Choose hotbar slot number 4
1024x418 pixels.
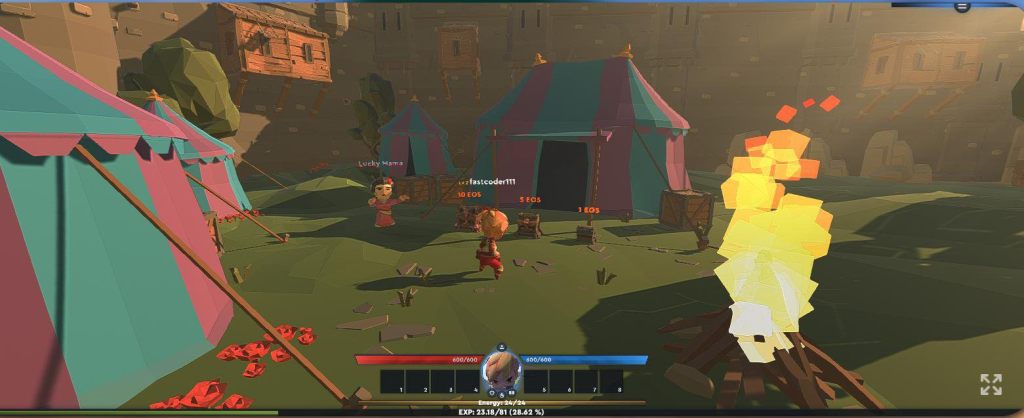click(x=468, y=381)
